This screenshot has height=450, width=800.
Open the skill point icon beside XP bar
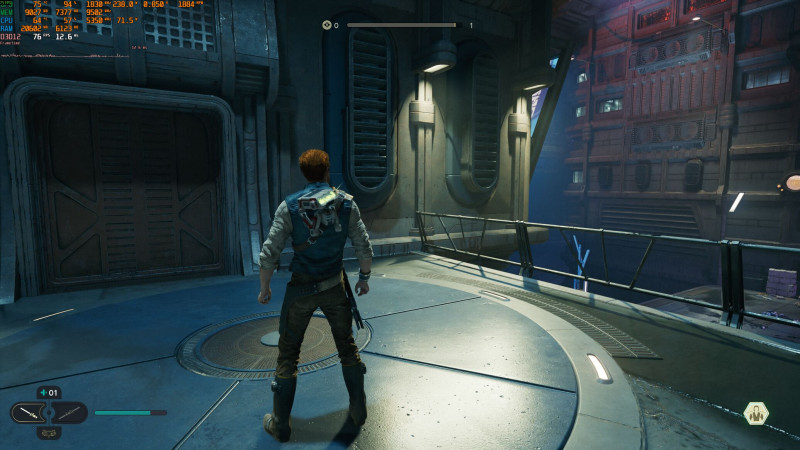point(327,25)
